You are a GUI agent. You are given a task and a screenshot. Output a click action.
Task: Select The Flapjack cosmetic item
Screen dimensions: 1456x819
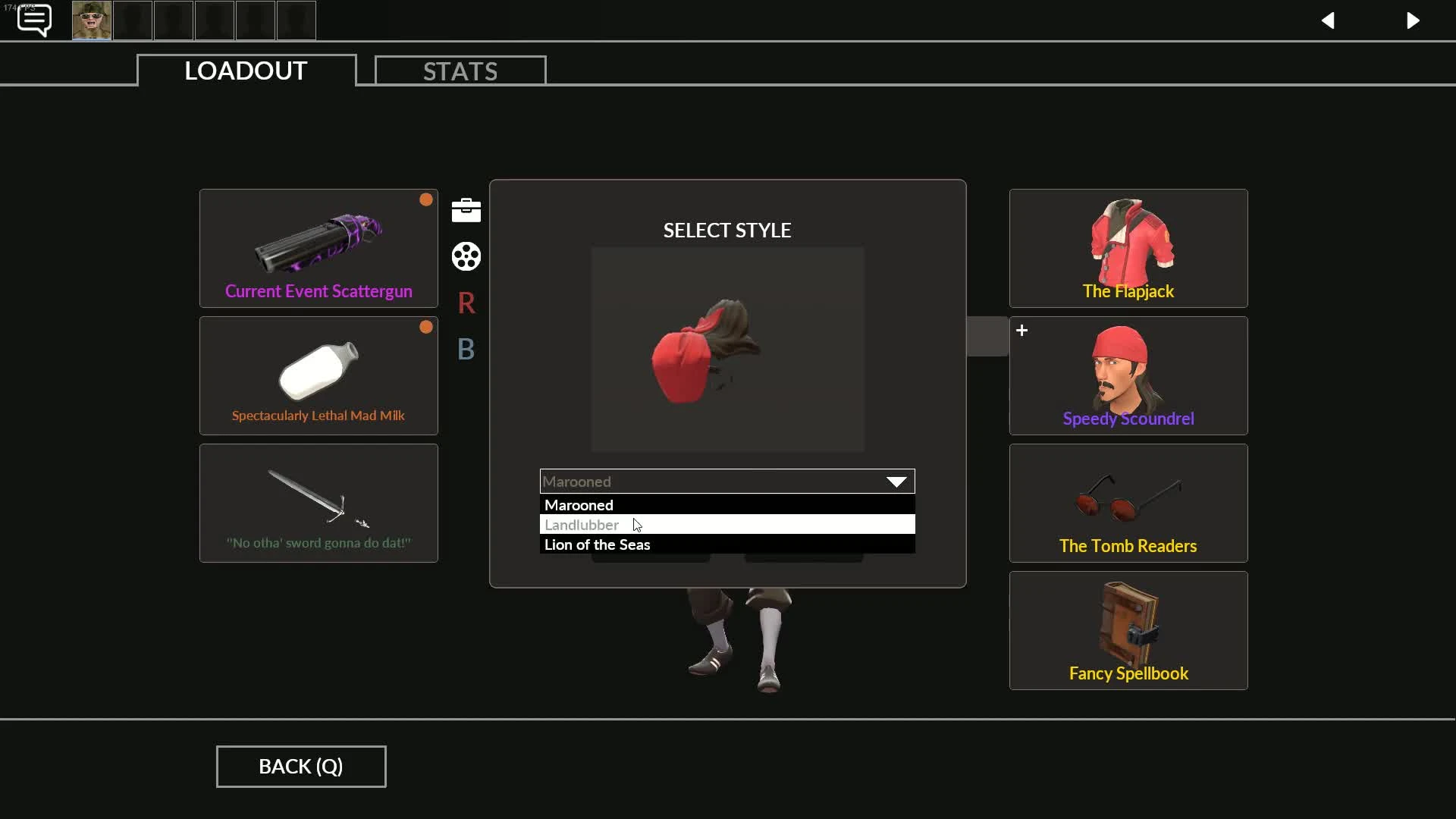coord(1128,248)
